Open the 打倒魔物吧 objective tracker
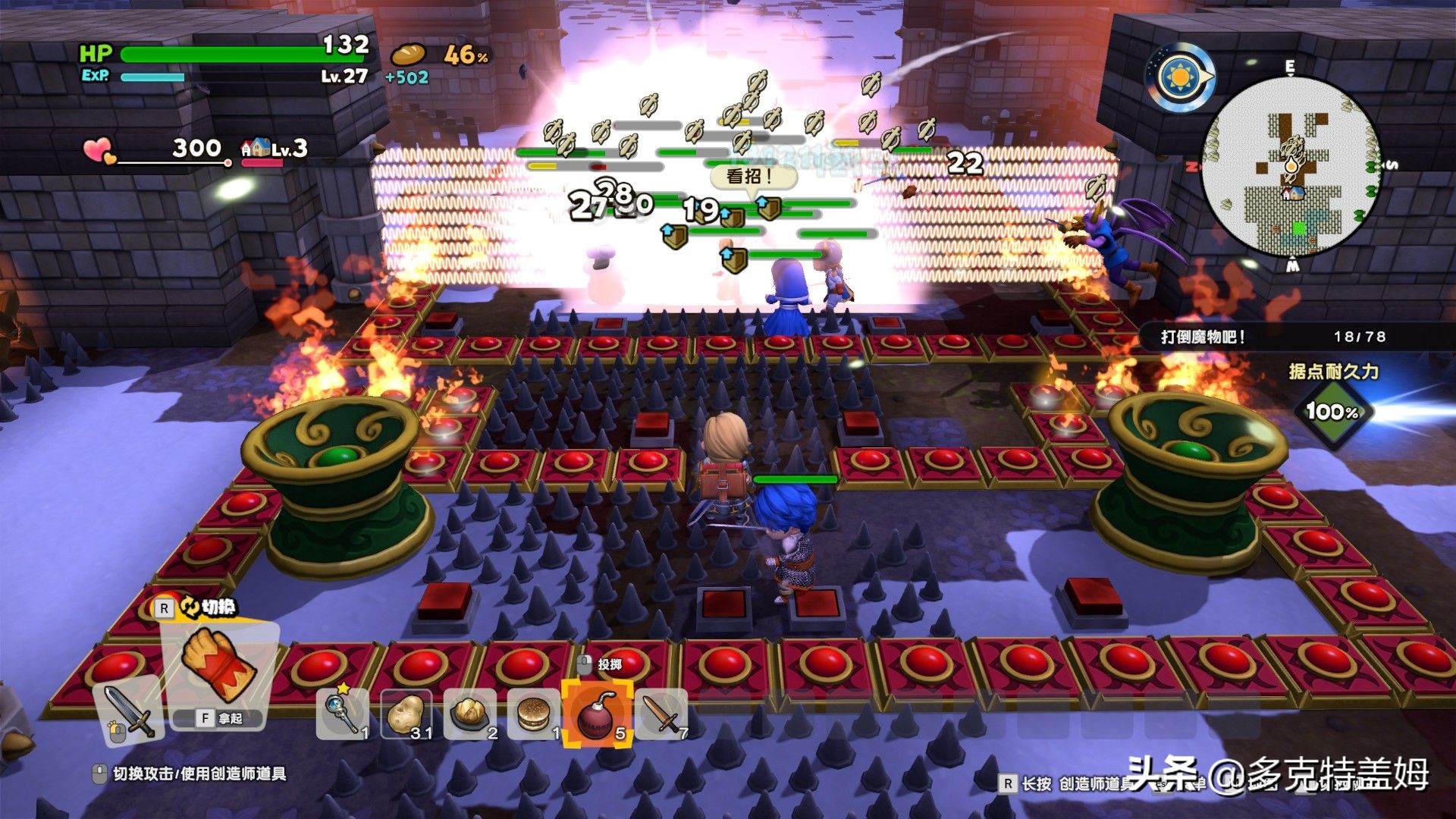The image size is (1456, 819). [x=1274, y=337]
